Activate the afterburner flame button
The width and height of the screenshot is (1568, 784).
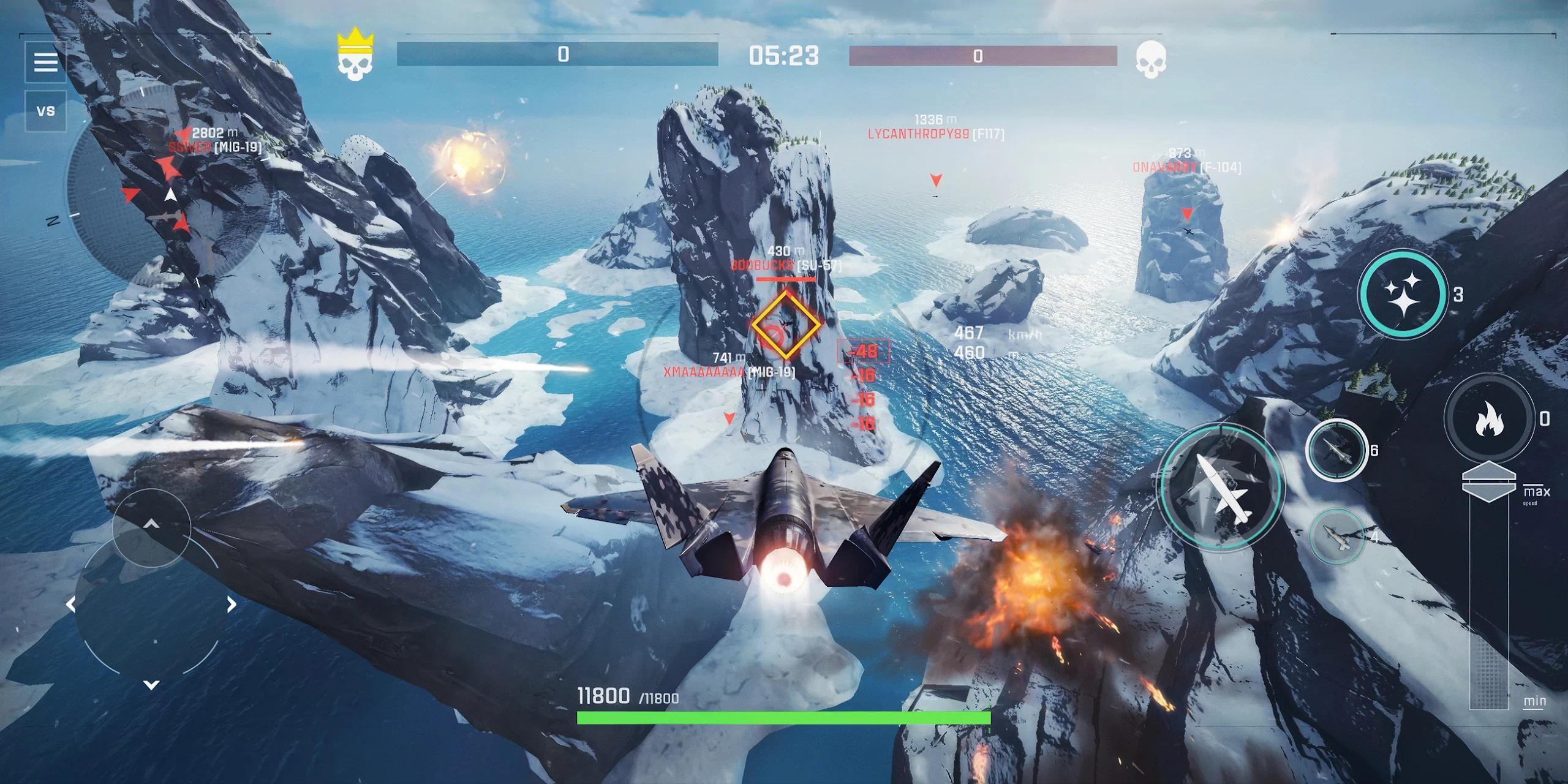click(x=1489, y=419)
